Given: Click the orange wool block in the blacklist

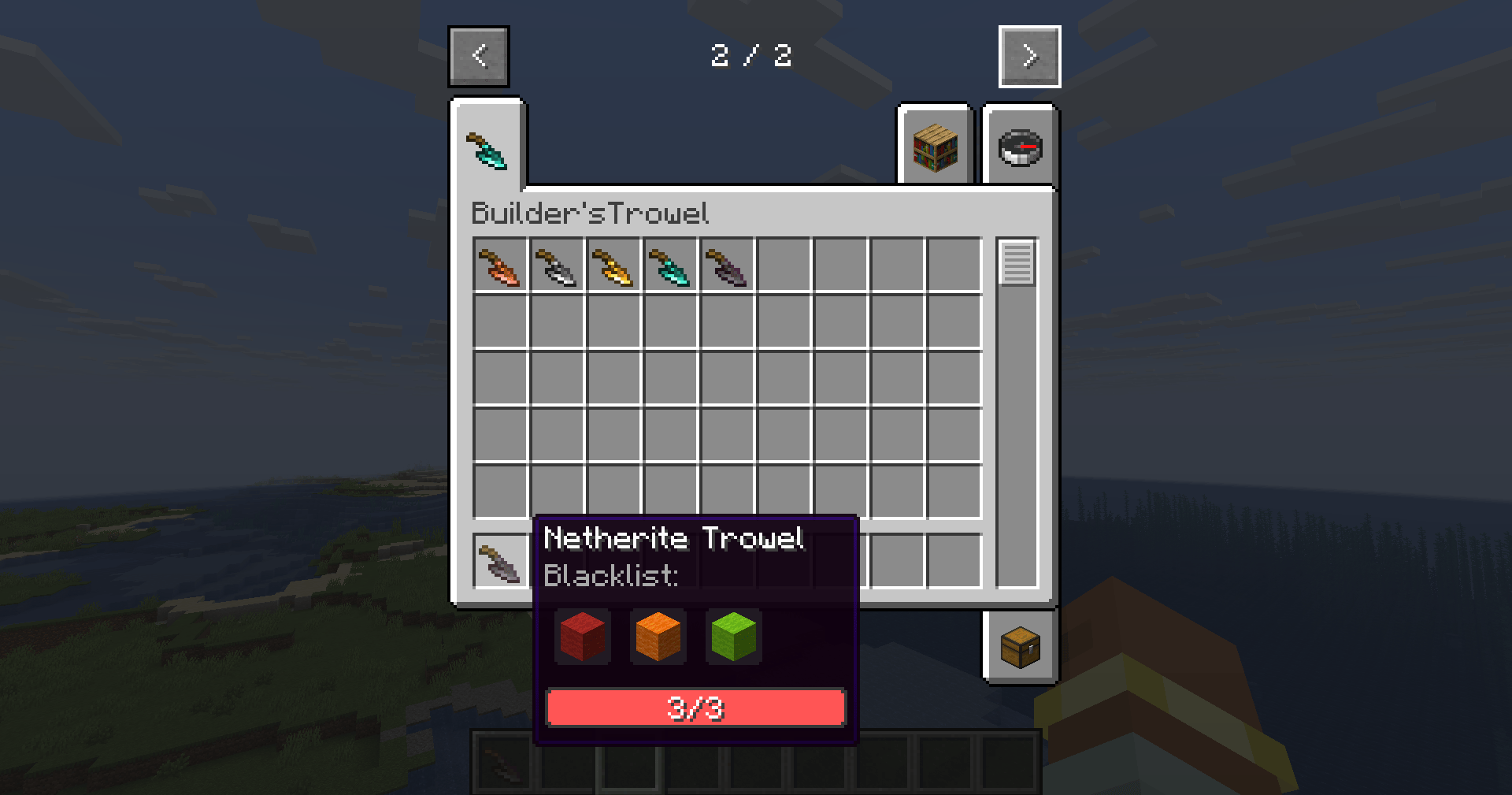Looking at the screenshot, I should pyautogui.click(x=658, y=637).
